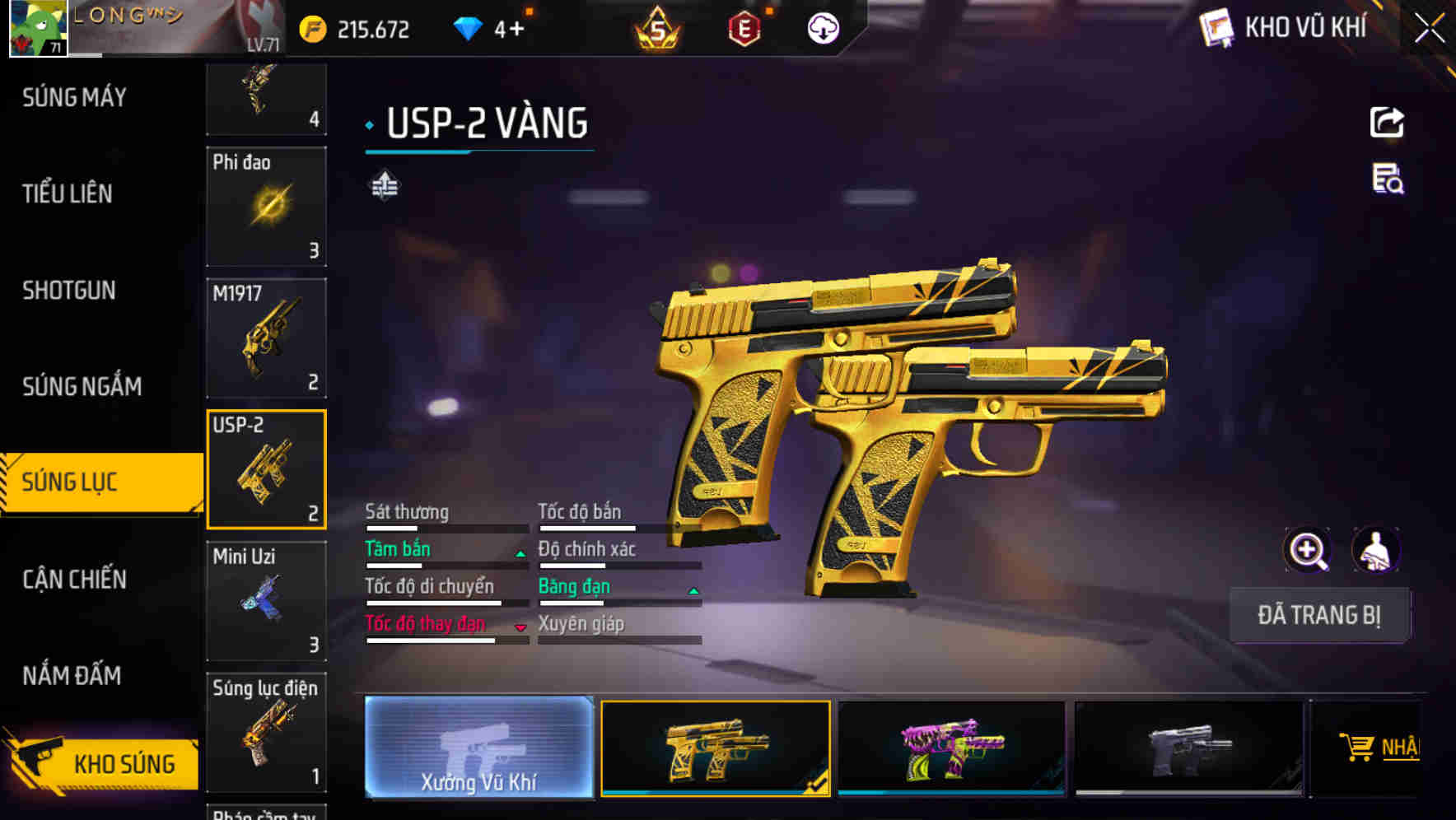Viewport: 1456px width, 820px height.
Task: Choose the purple and green USP-2 skin
Action: pos(951,748)
